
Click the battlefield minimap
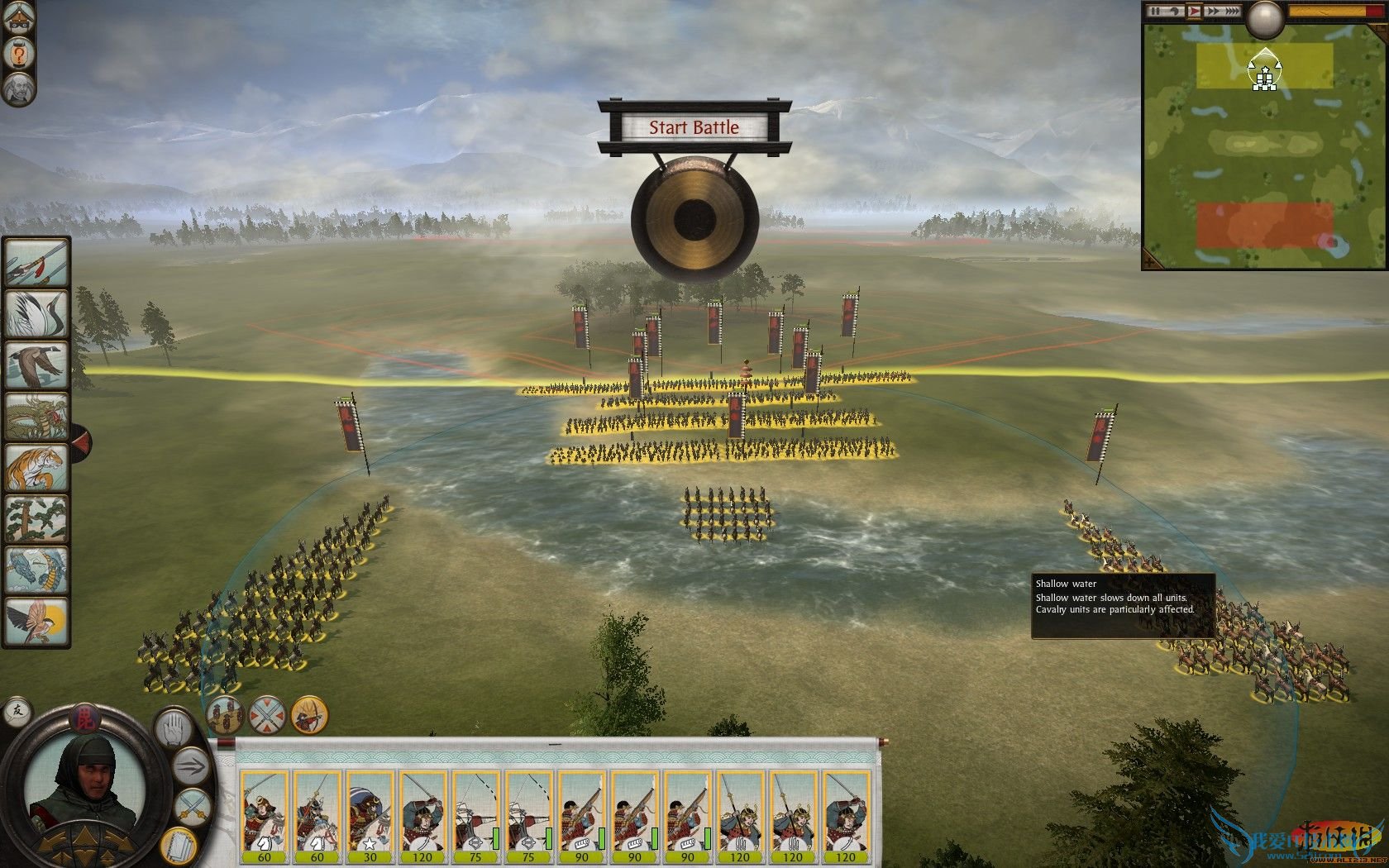click(1264, 136)
